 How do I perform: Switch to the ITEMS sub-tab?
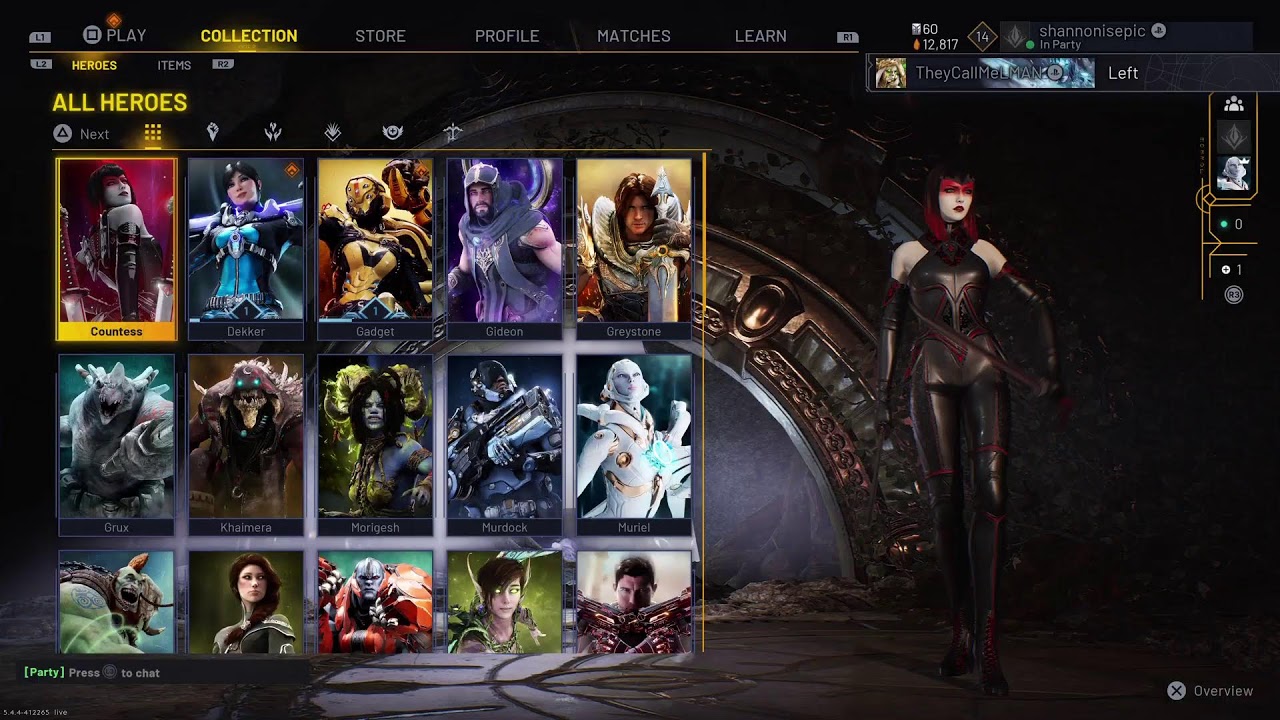pos(174,65)
